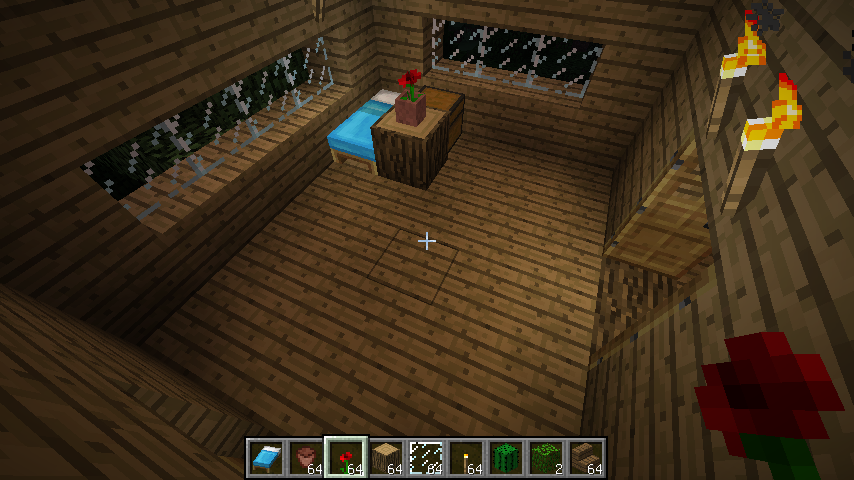Screen dimensions: 854x480
Task: Select the blue bed hotbar slot
Action: tap(266, 458)
